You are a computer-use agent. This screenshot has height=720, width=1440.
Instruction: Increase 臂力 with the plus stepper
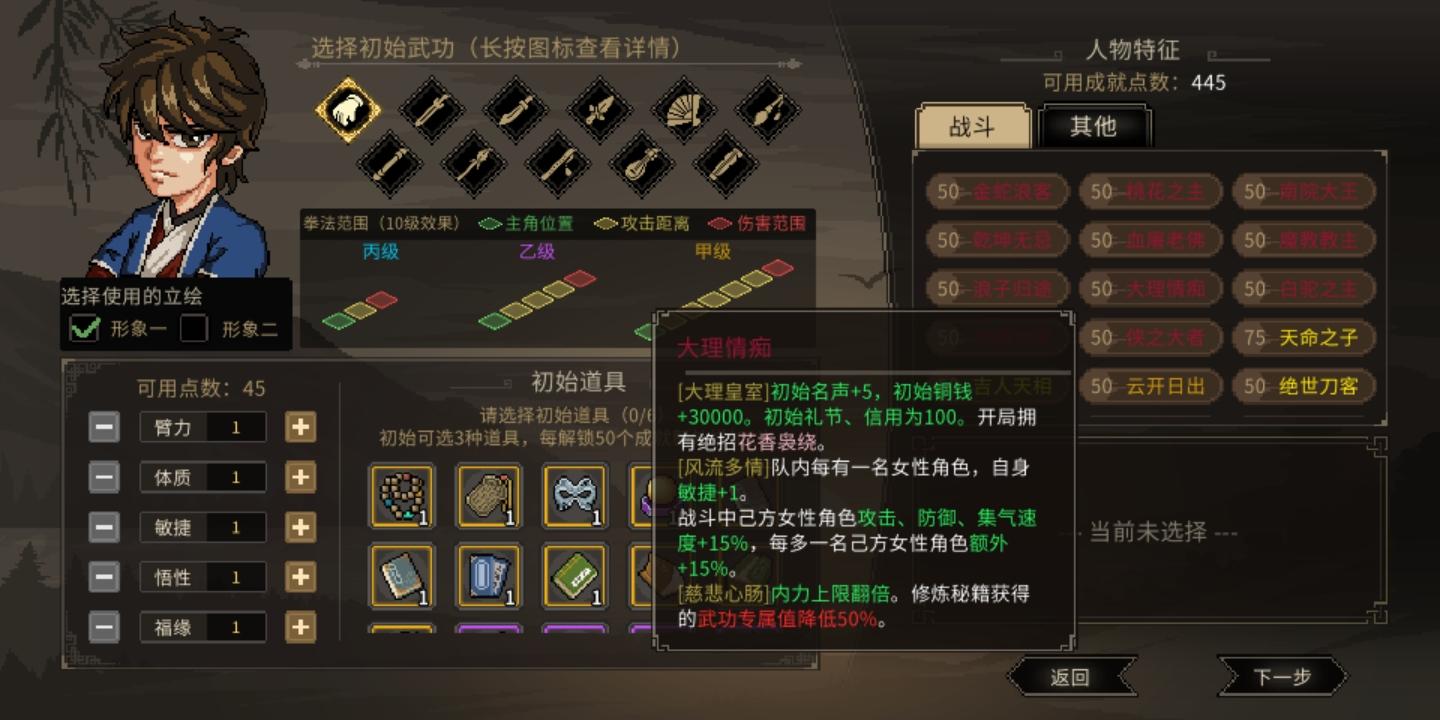301,427
